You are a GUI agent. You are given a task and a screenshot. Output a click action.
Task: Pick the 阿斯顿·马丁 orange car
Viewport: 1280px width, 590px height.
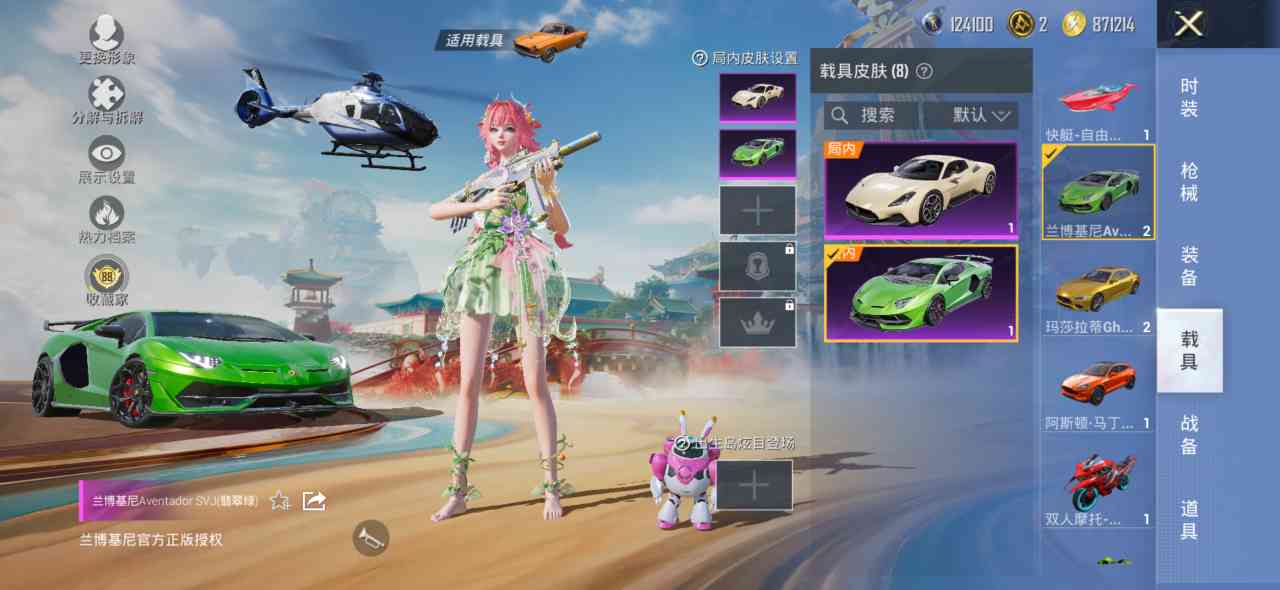1098,392
